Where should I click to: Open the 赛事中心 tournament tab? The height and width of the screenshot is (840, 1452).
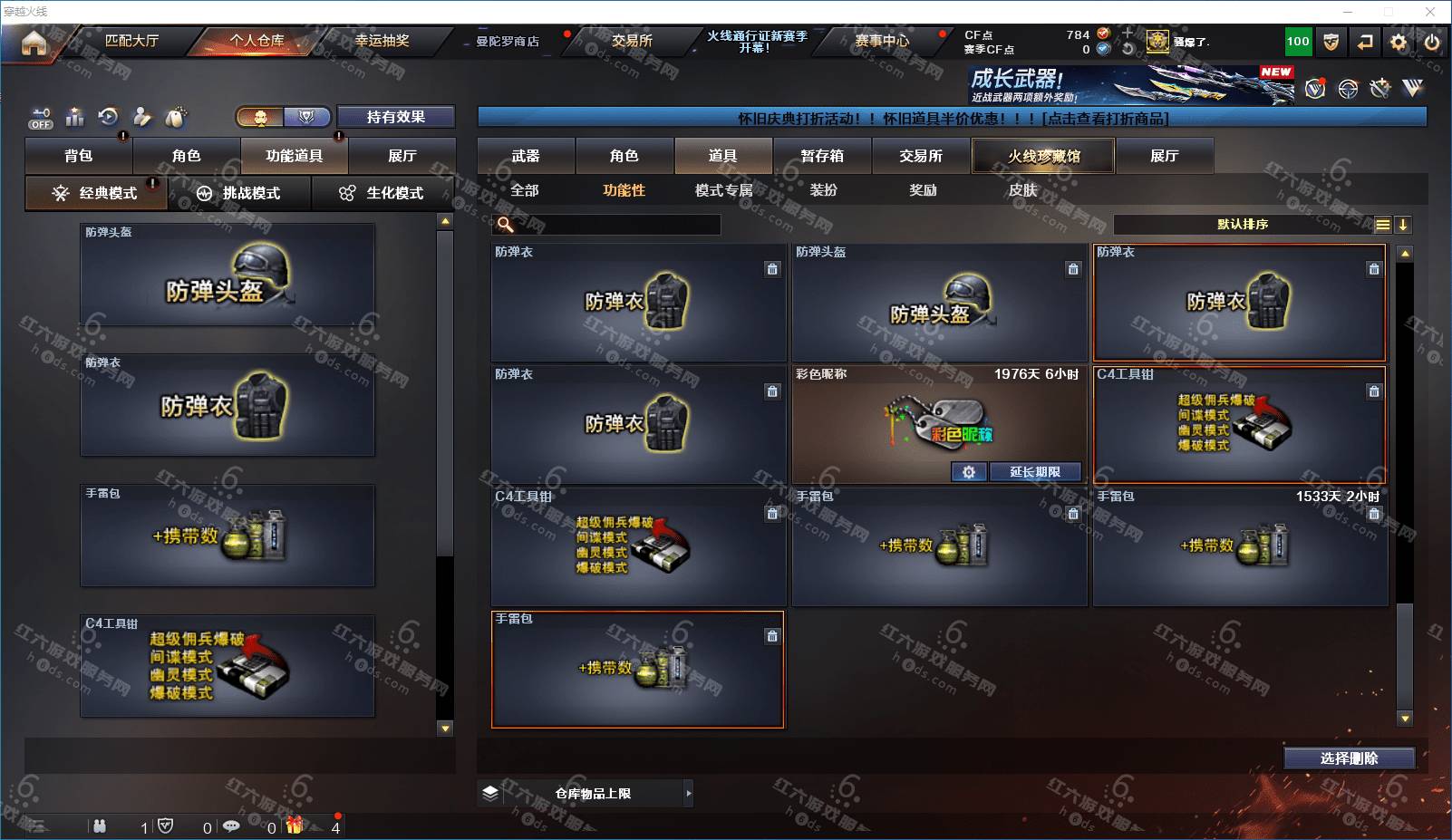[x=881, y=41]
